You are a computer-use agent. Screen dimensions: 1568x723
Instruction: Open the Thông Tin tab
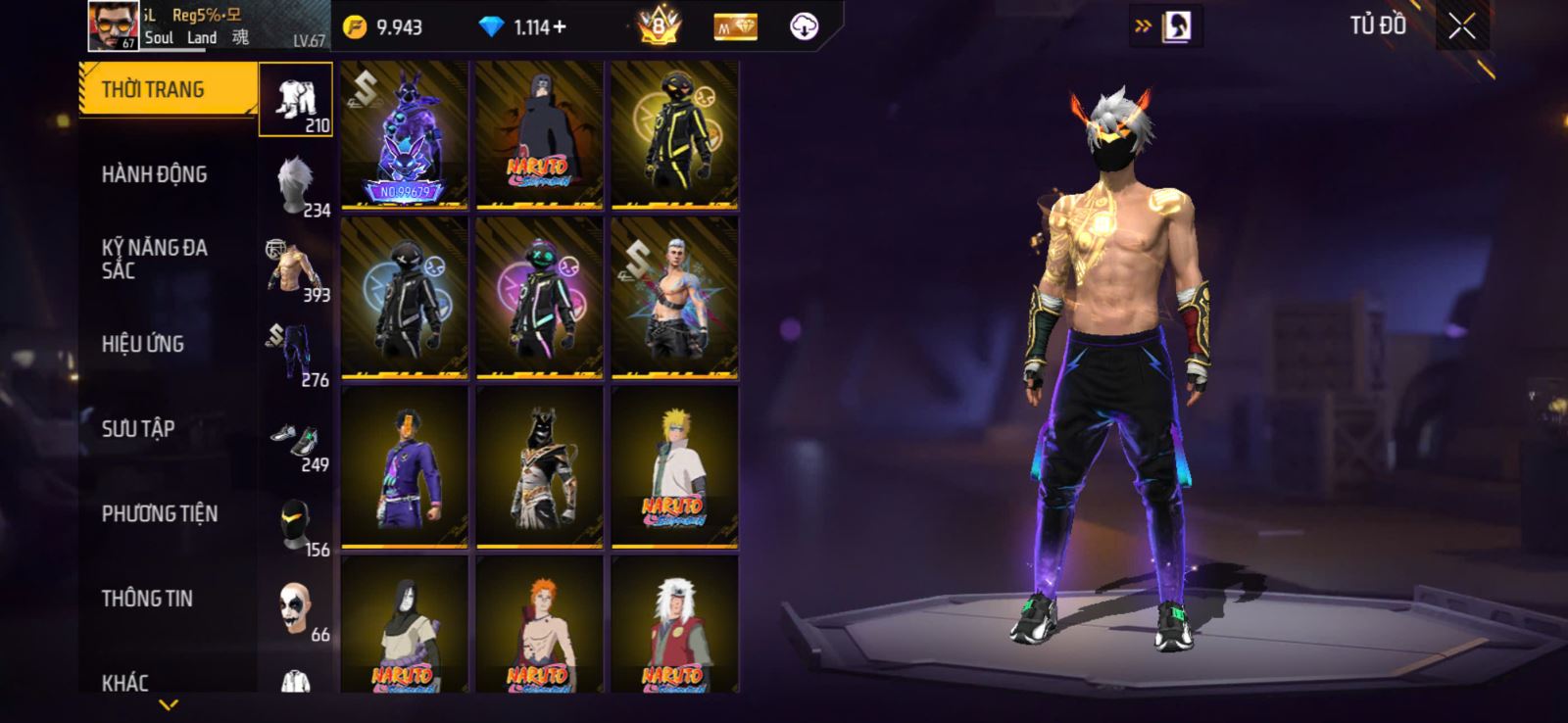click(147, 599)
